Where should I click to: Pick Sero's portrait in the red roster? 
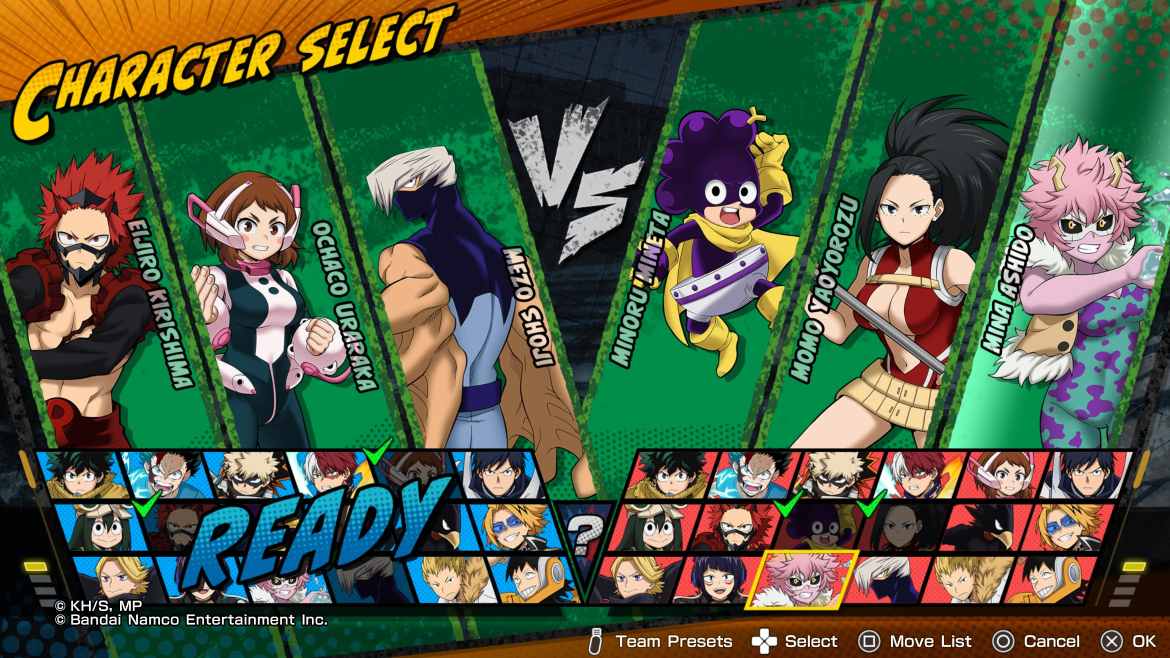click(x=1050, y=578)
